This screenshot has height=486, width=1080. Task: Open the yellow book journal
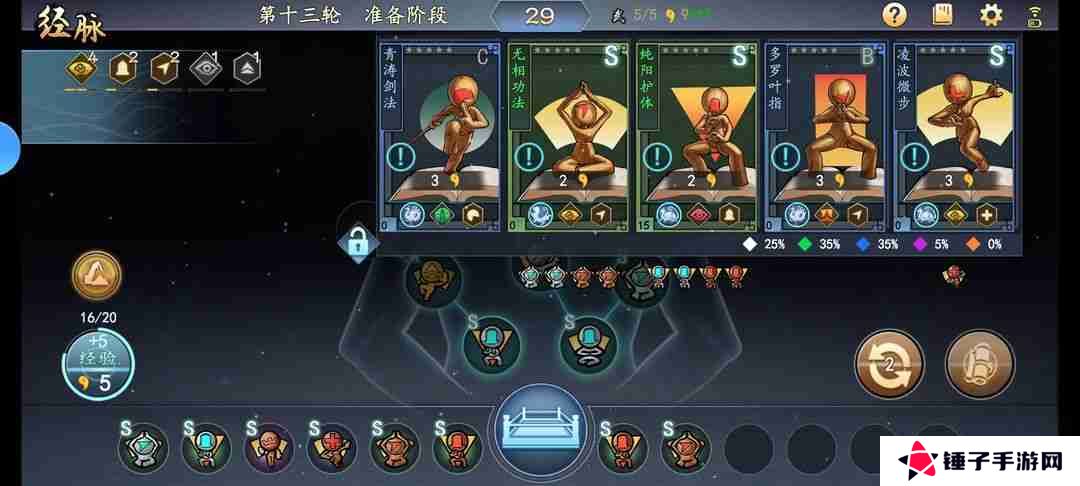tap(942, 15)
